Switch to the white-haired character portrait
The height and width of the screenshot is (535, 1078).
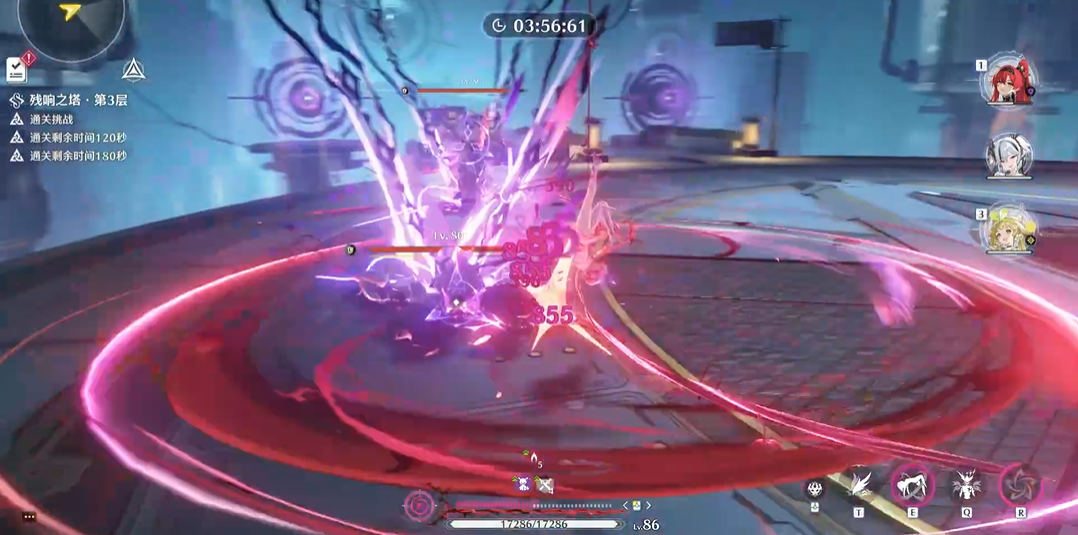coord(1008,157)
